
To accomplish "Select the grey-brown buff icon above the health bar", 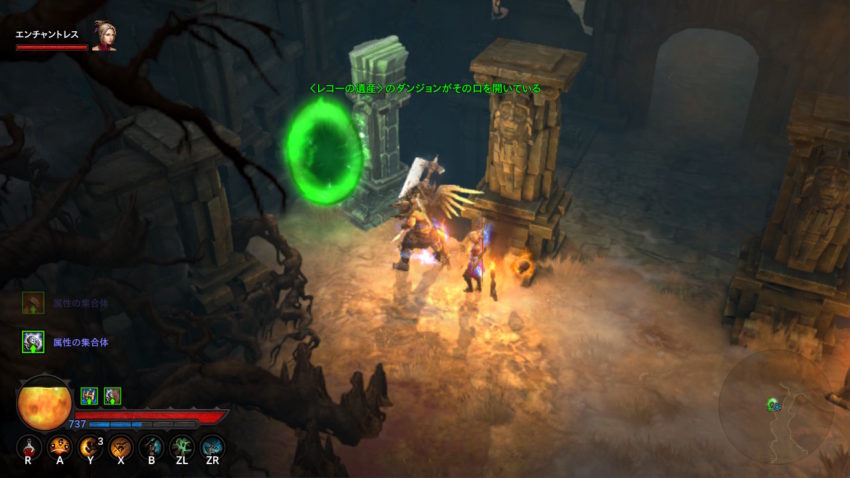I will click(x=112, y=396).
